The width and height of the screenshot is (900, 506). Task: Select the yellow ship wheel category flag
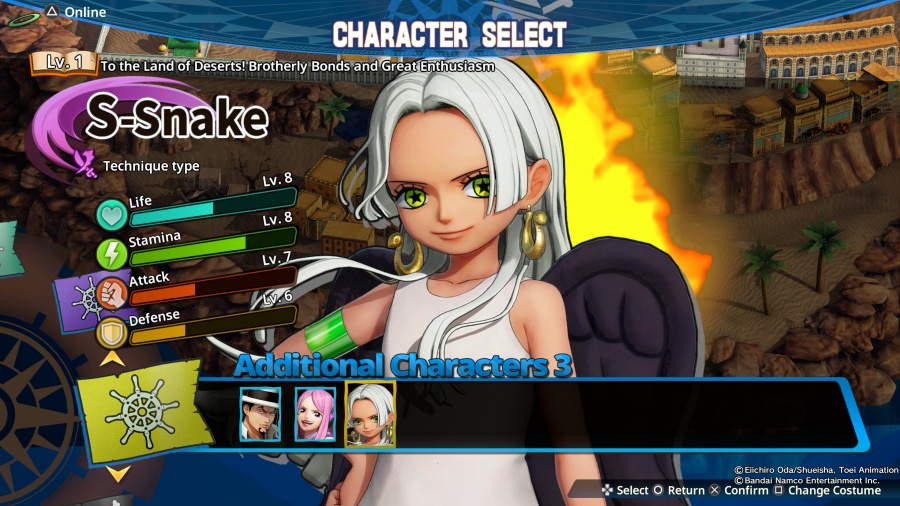(138, 411)
